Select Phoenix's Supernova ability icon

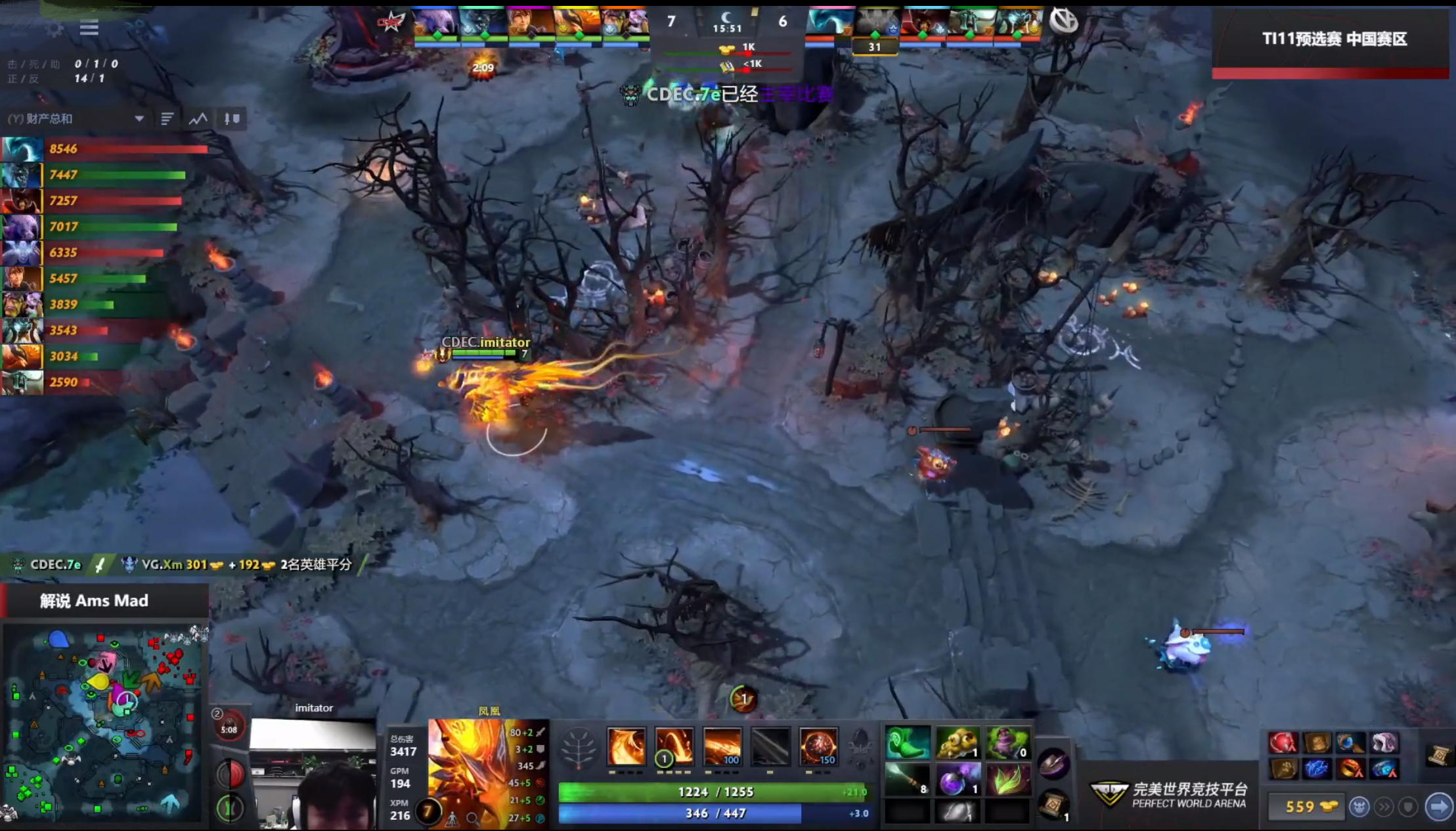[820, 746]
